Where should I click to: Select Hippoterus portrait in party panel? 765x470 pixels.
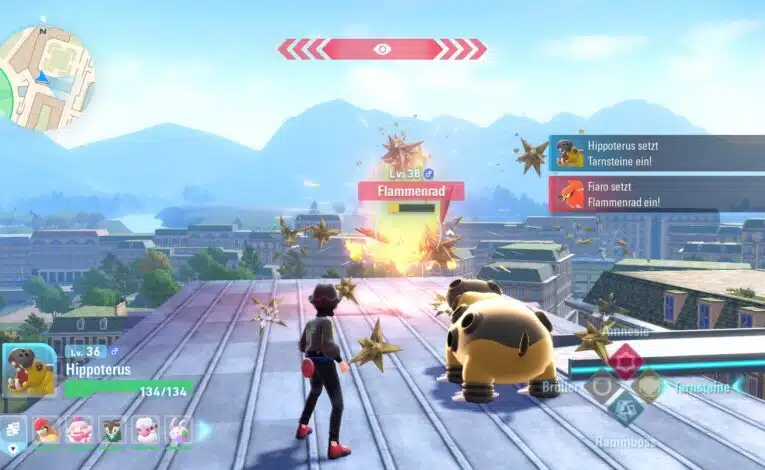coord(30,372)
